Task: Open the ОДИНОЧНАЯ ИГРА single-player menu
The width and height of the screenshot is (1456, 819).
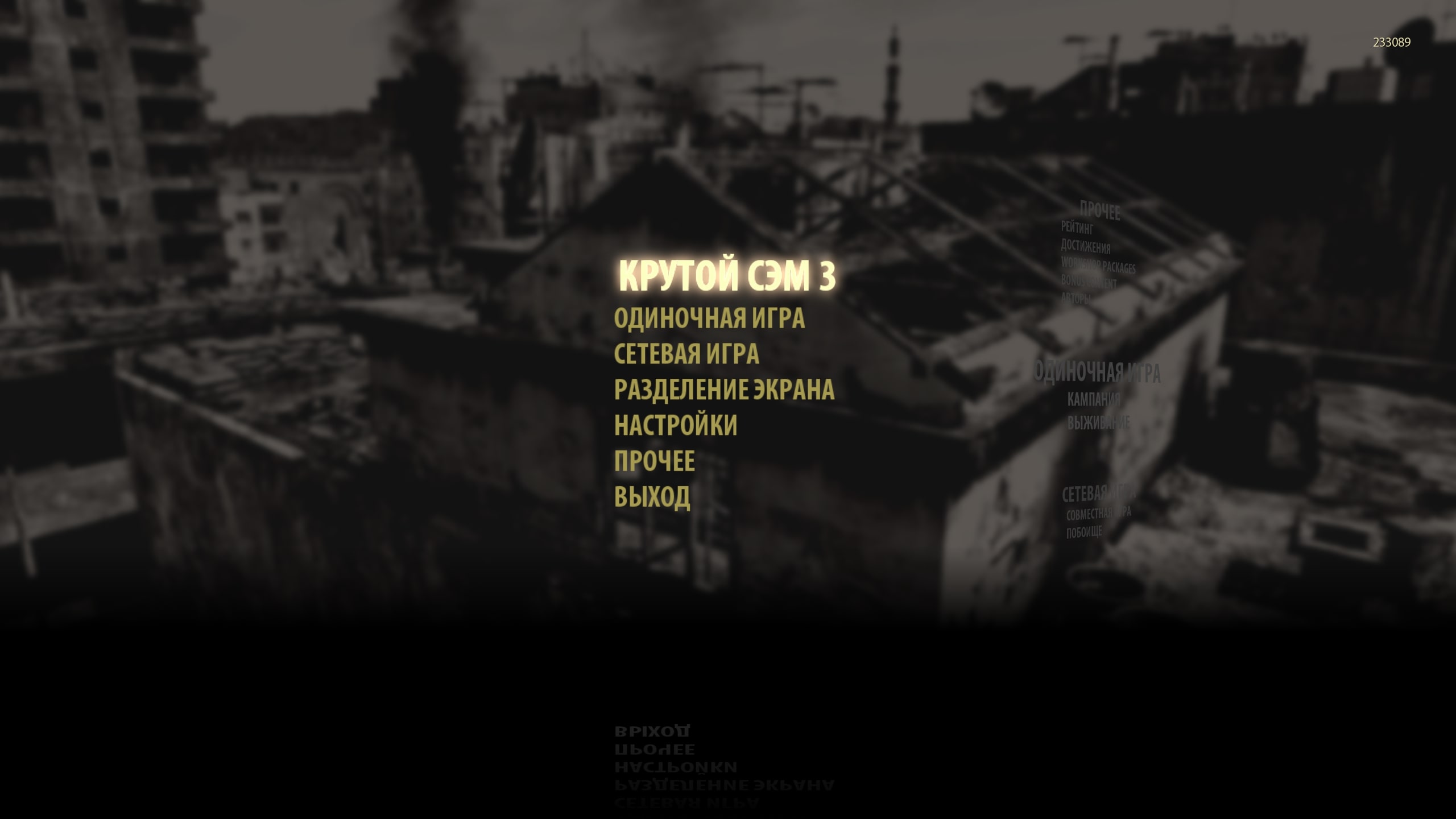Action: click(x=709, y=318)
